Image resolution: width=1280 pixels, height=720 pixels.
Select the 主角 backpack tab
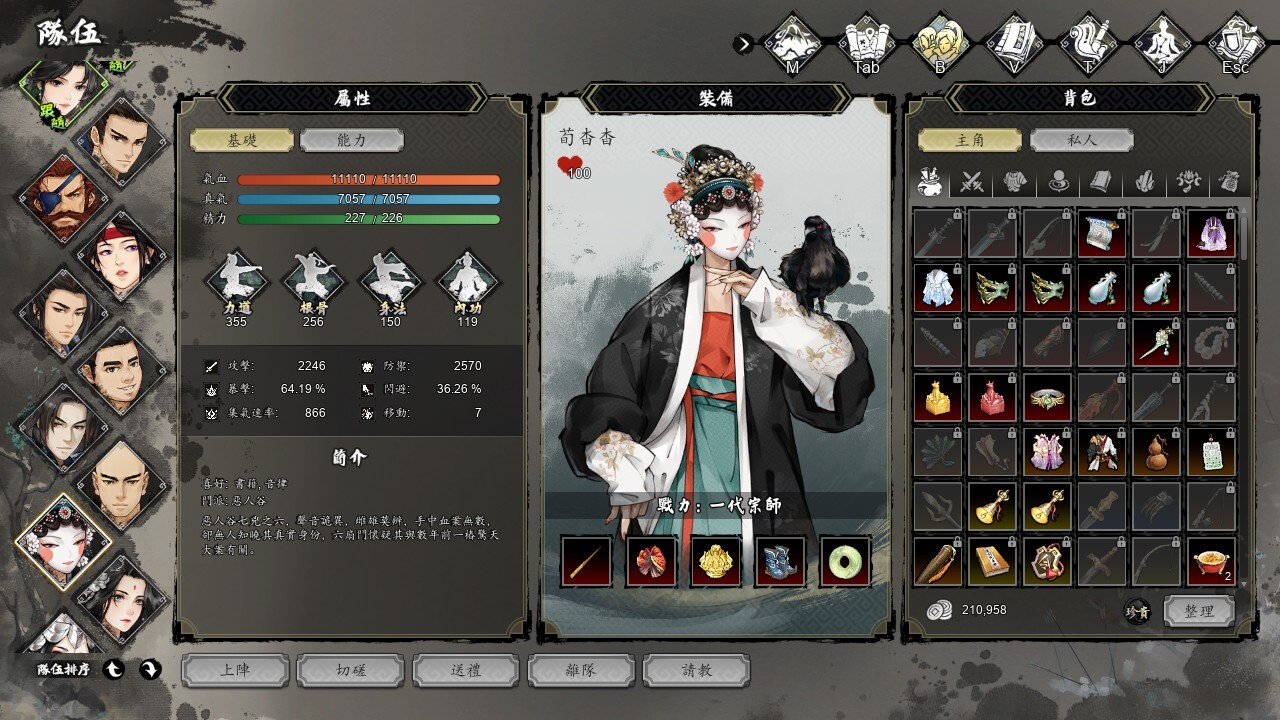click(970, 140)
